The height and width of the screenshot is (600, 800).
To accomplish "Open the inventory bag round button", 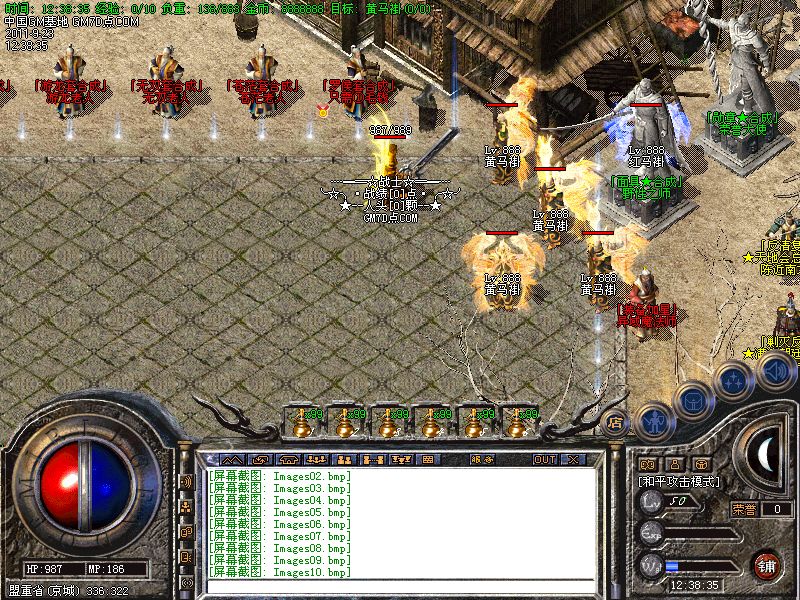I will (692, 401).
